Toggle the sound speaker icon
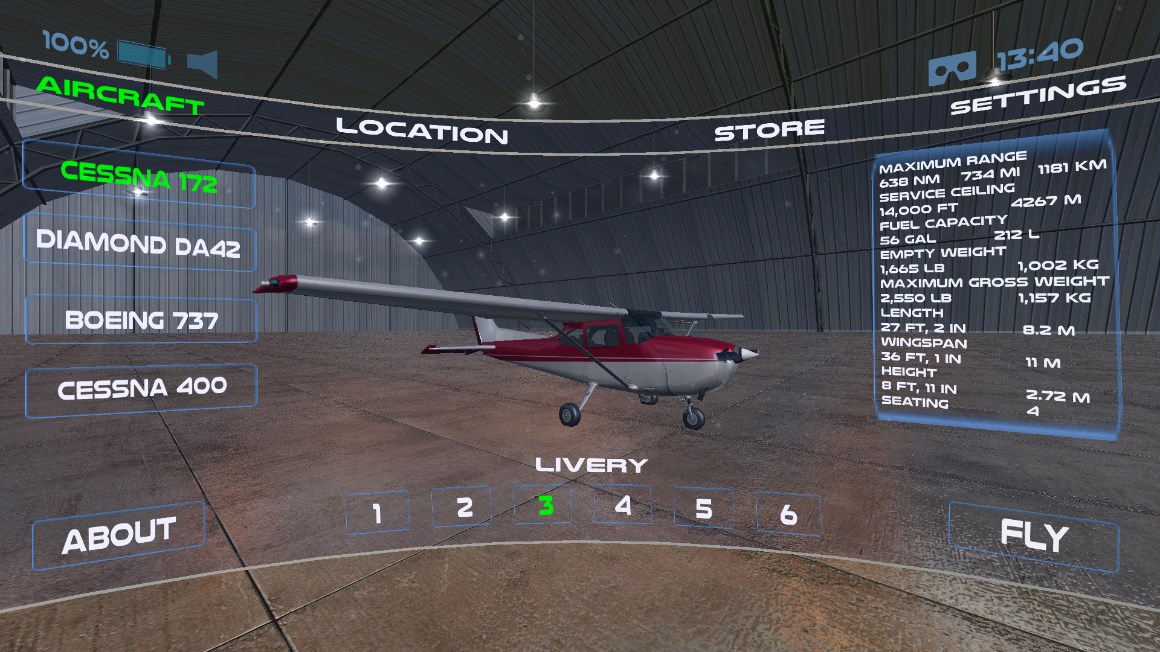1160x652 pixels. (201, 64)
